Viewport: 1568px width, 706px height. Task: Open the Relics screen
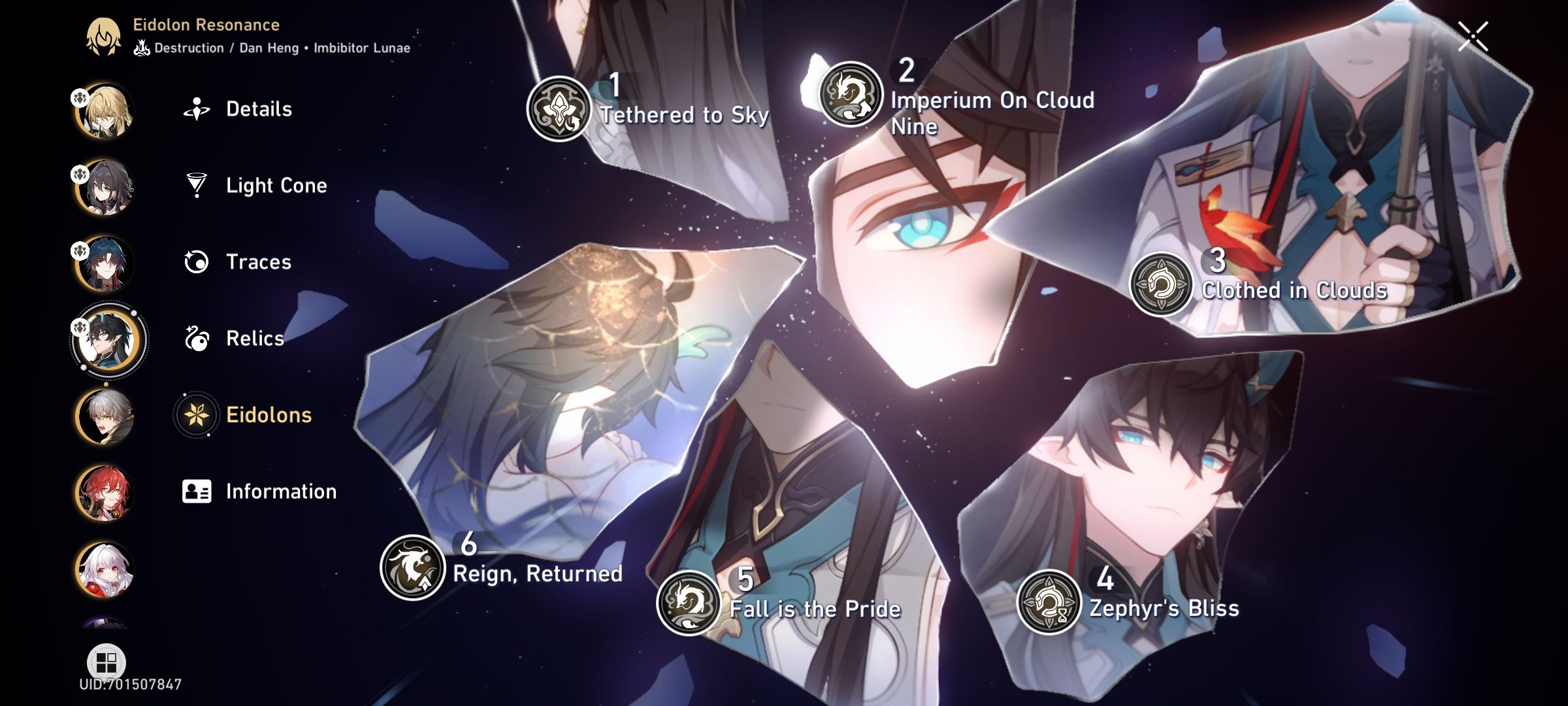tap(254, 339)
